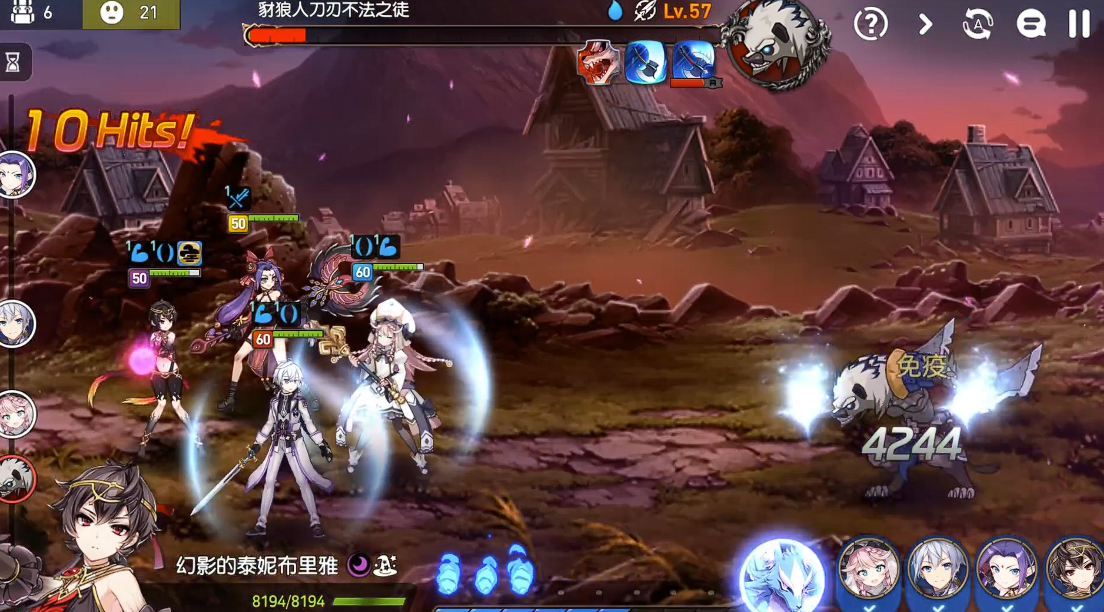Select the pink-haired hero skill portrait
1104x612 pixels.
(868, 572)
